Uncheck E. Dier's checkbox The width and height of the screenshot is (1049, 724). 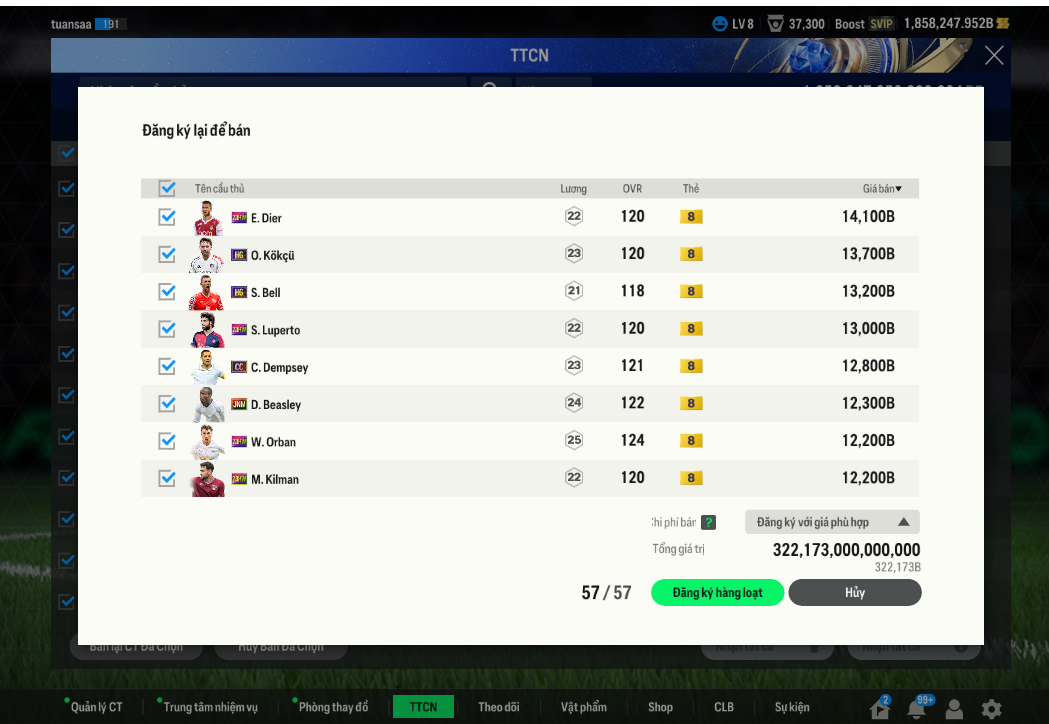tap(167, 217)
